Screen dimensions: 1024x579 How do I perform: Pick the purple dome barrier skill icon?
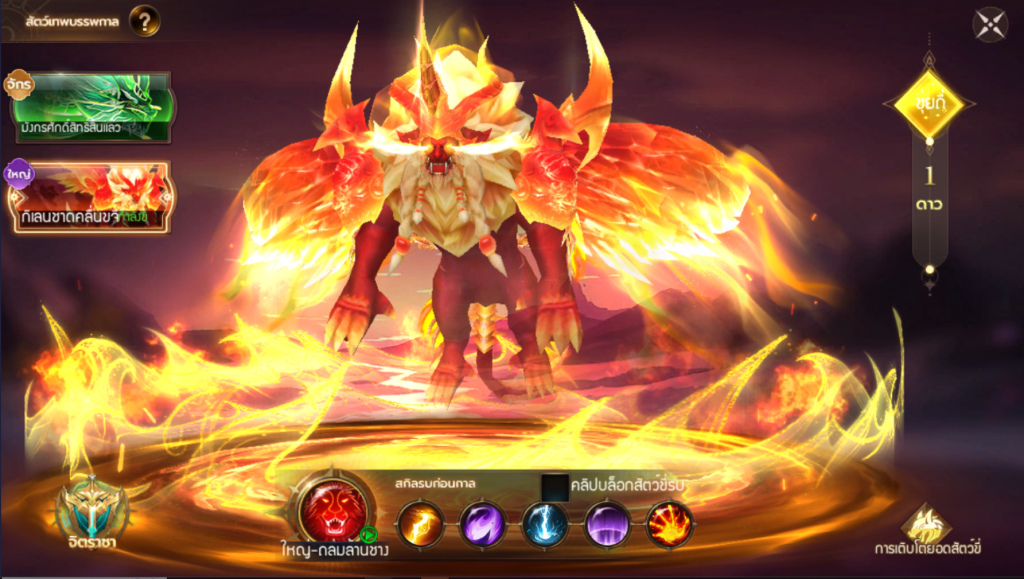pos(608,524)
